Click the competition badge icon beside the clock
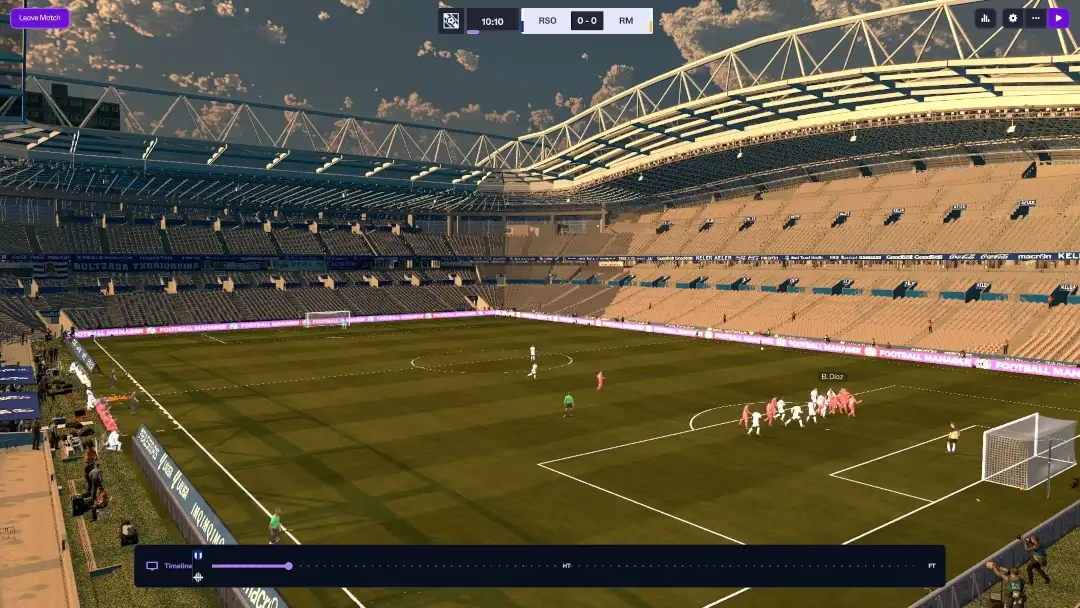 [x=451, y=21]
